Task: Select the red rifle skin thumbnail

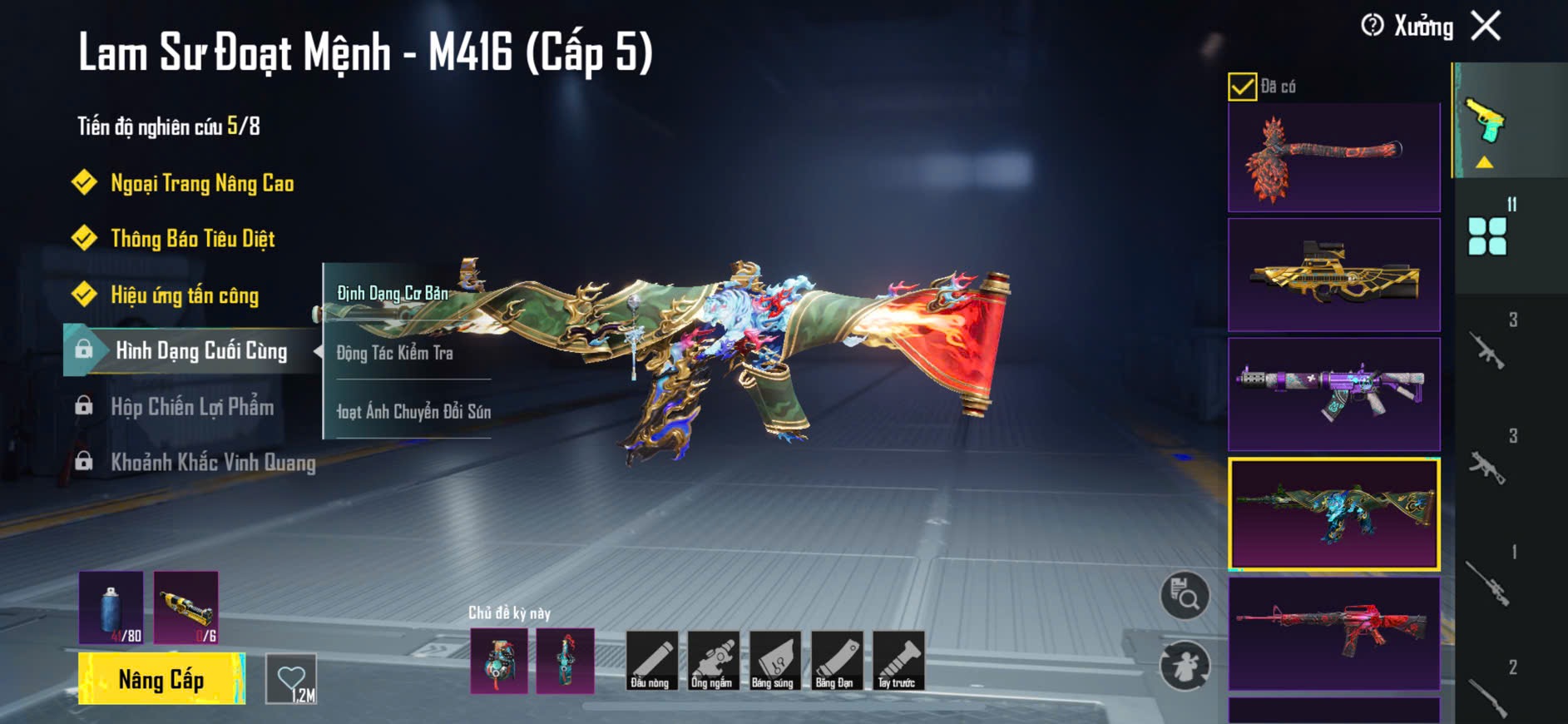Action: [1333, 632]
